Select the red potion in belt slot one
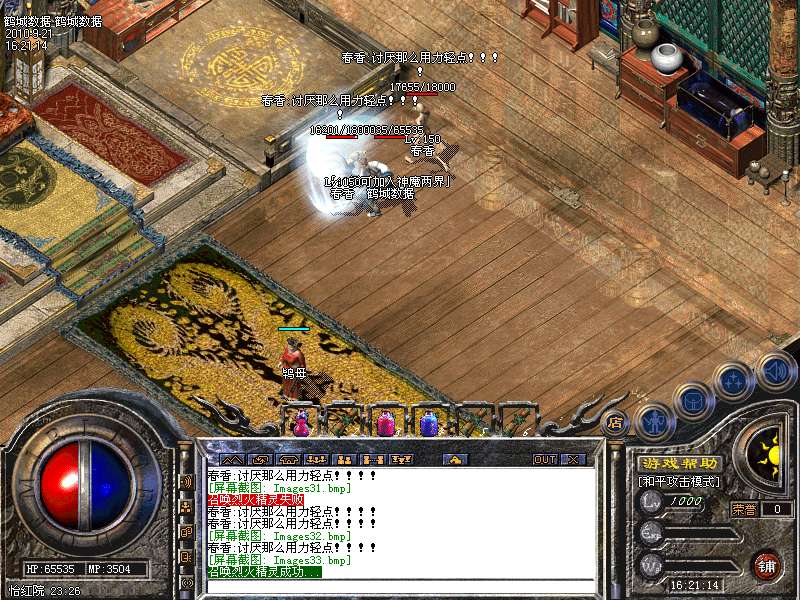This screenshot has height=600, width=800. (300, 423)
